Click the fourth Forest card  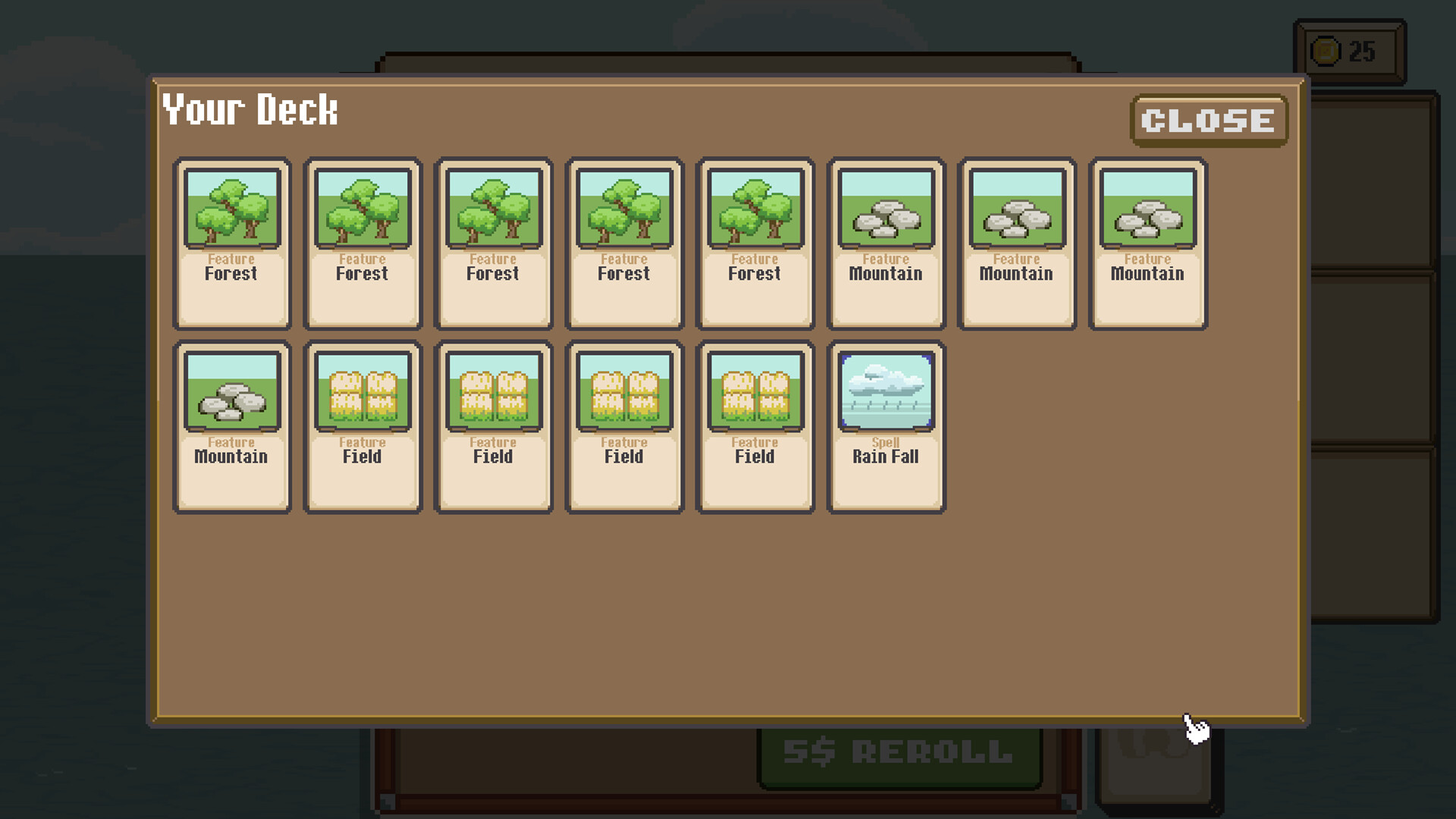624,243
